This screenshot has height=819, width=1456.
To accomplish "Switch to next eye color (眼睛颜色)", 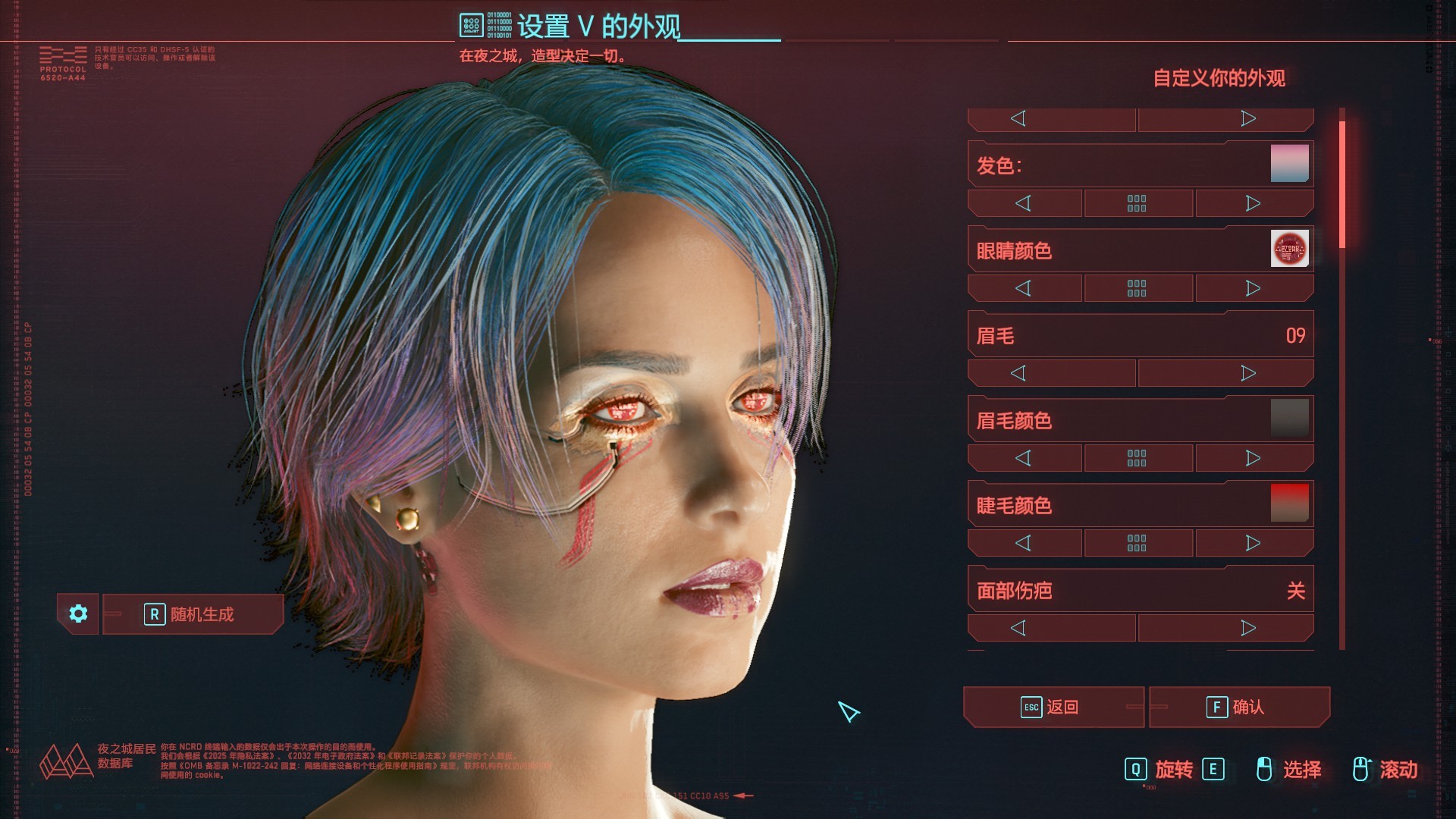I will [x=1254, y=288].
